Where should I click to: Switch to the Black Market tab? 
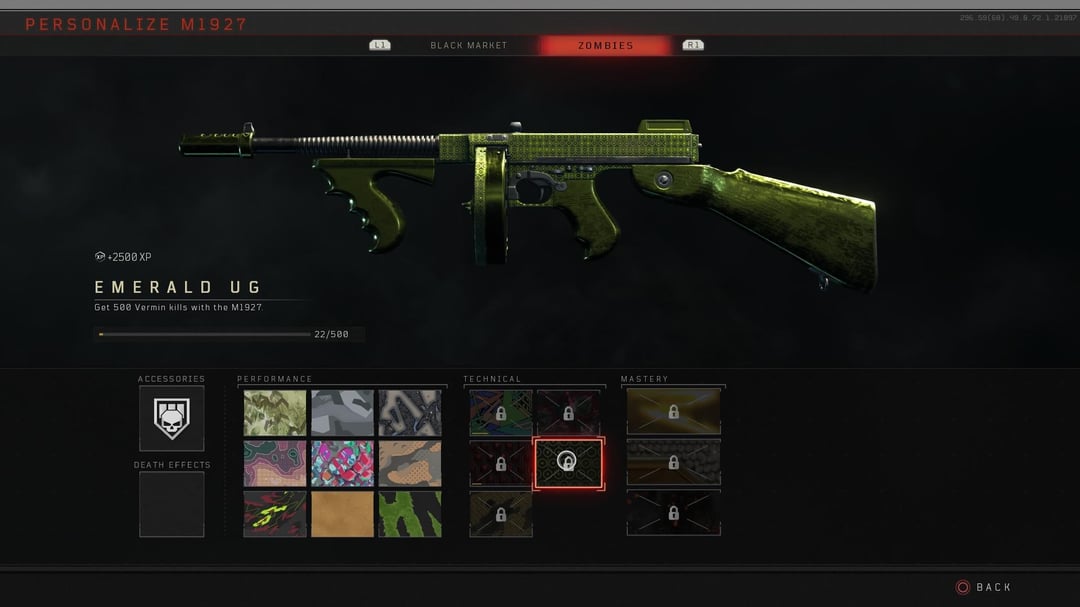(x=468, y=45)
